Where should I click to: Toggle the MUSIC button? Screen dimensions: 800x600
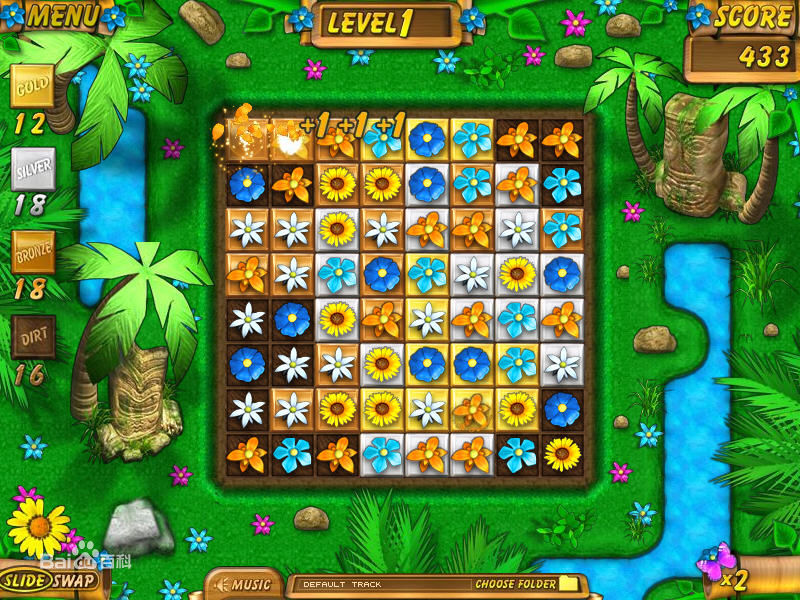point(243,584)
